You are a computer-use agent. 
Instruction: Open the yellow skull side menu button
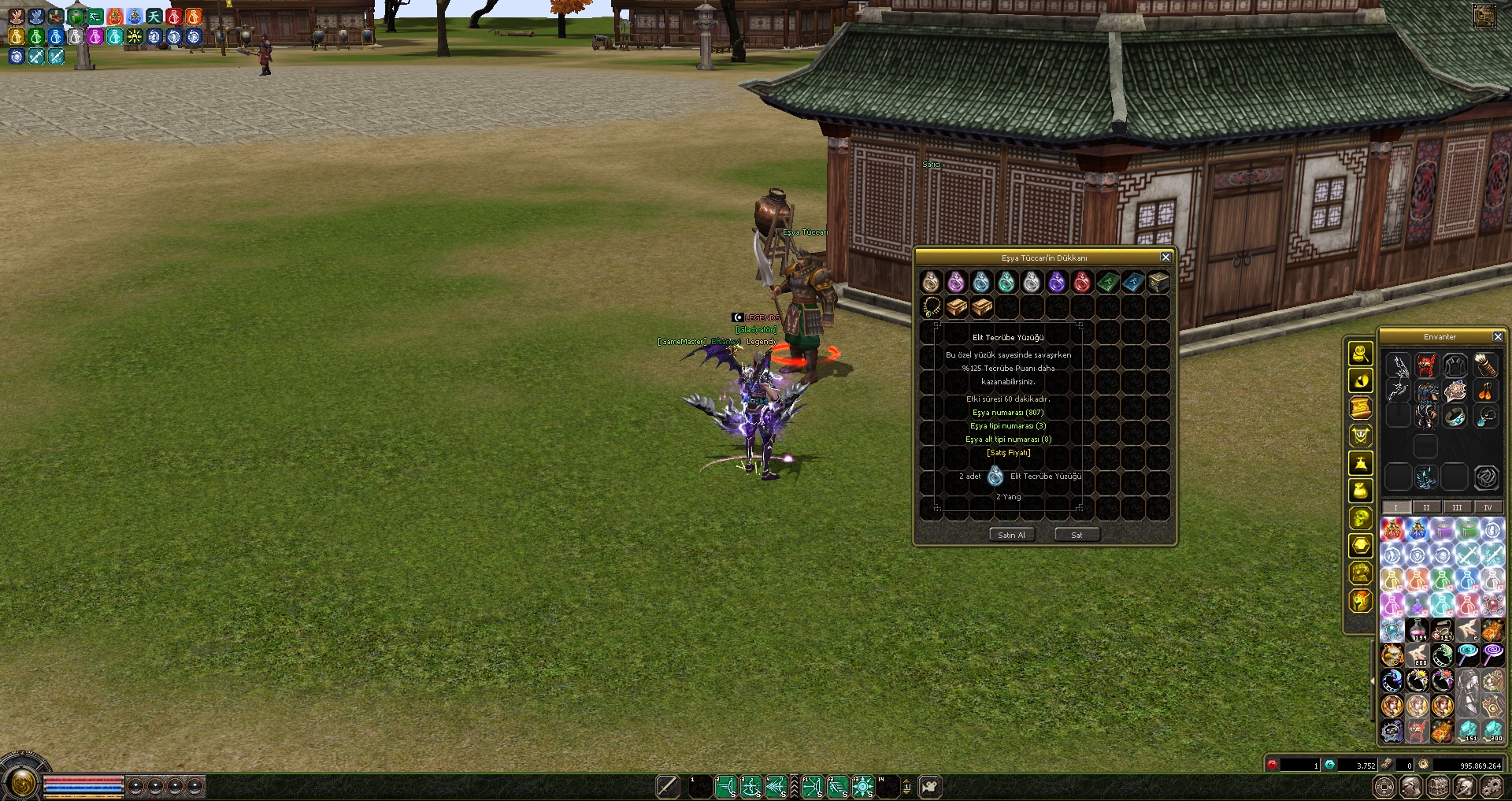click(x=1361, y=518)
